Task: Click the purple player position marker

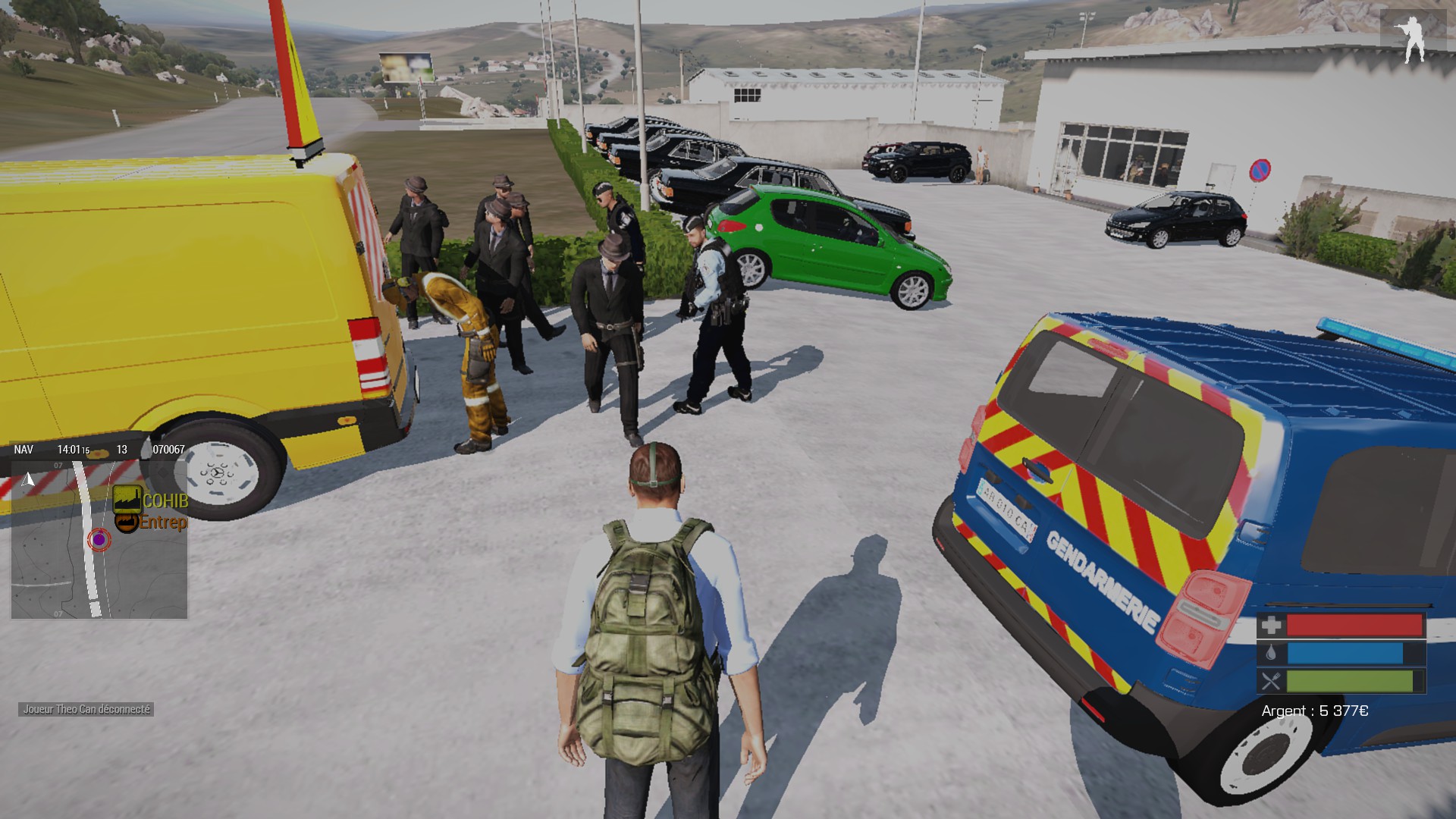Action: [99, 539]
